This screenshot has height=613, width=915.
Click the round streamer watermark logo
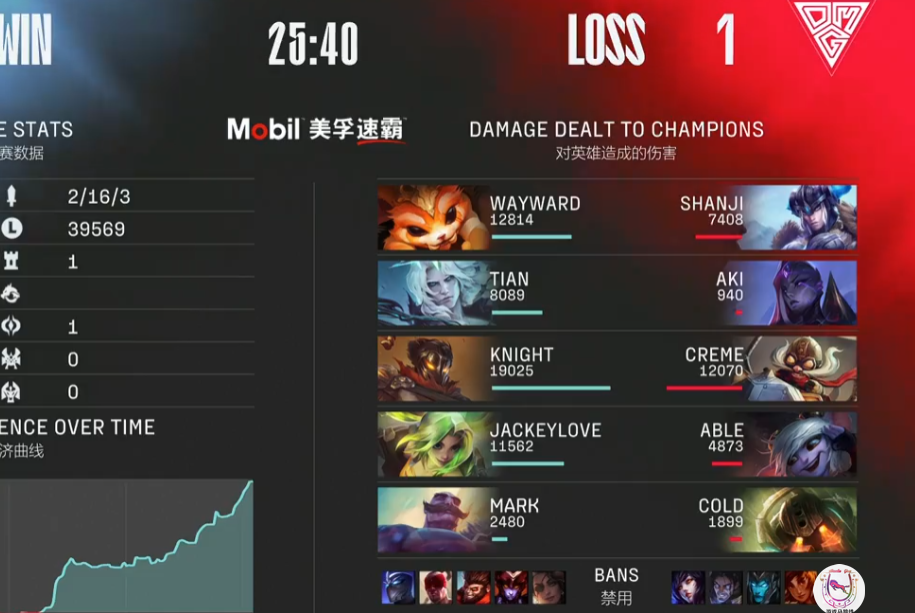pos(839,589)
